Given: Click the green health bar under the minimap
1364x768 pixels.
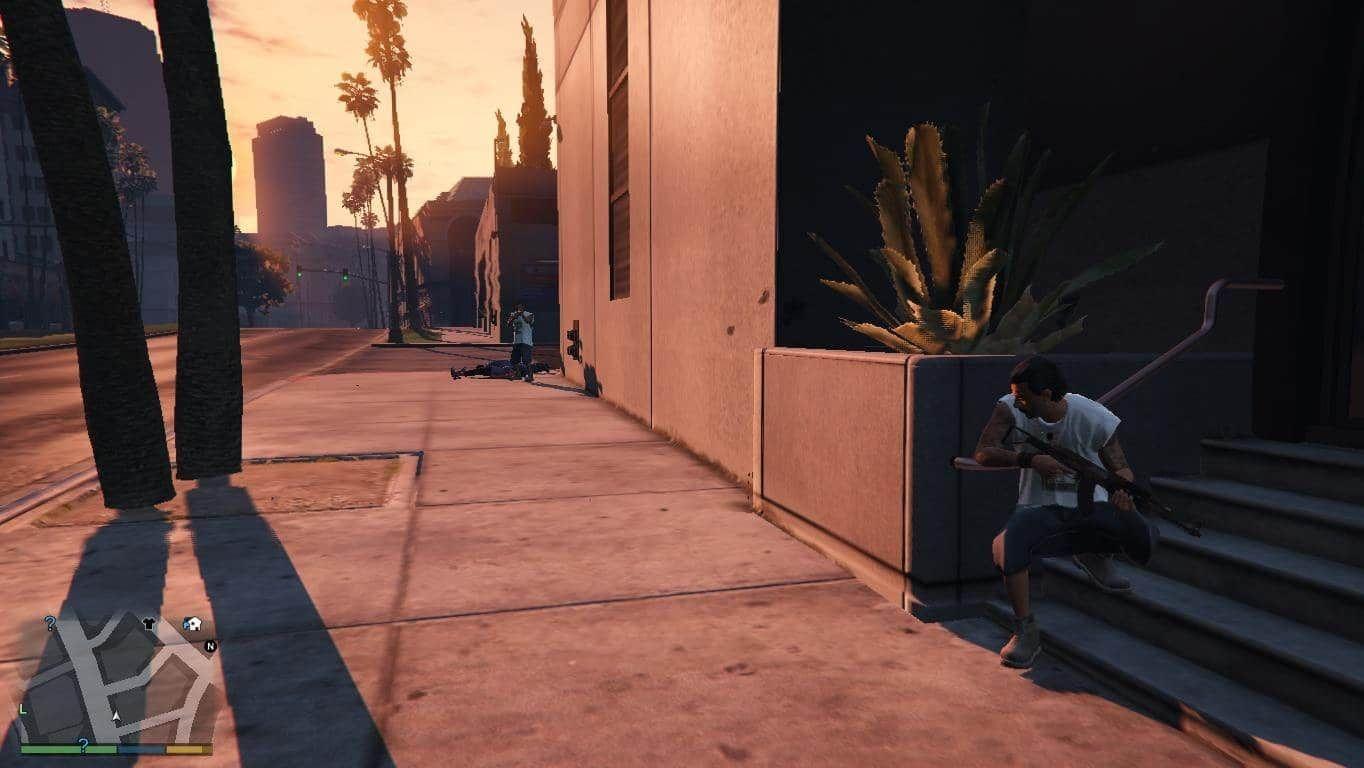Looking at the screenshot, I should tap(70, 749).
